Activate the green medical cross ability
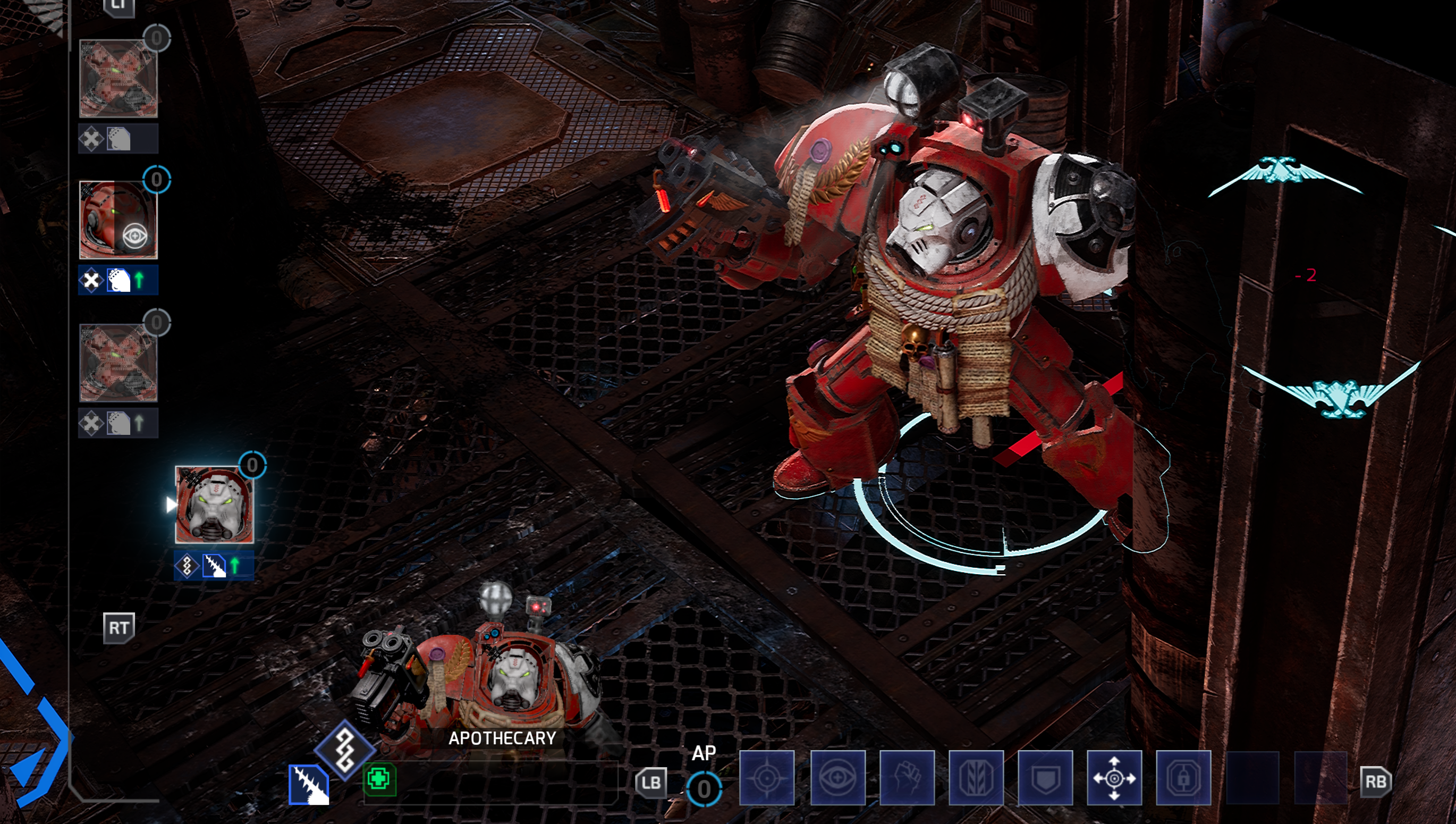Screen dimensions: 1456x824 378,779
